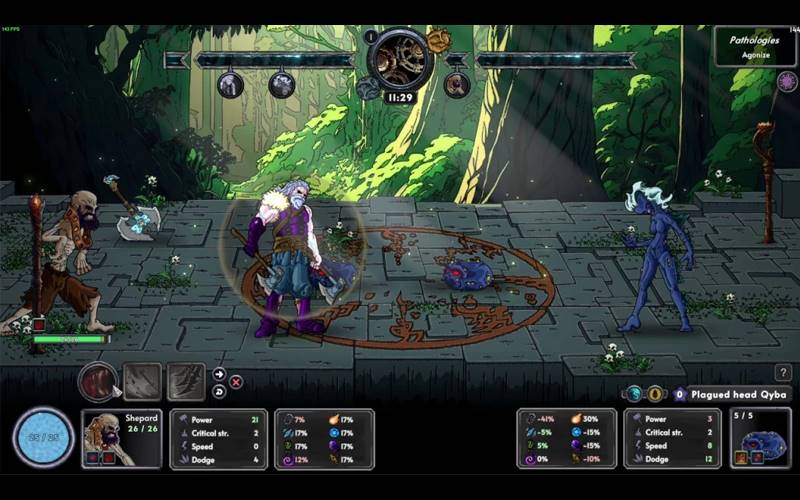The width and height of the screenshot is (800, 500).
Task: Click the blue mana orb
Action: (43, 438)
